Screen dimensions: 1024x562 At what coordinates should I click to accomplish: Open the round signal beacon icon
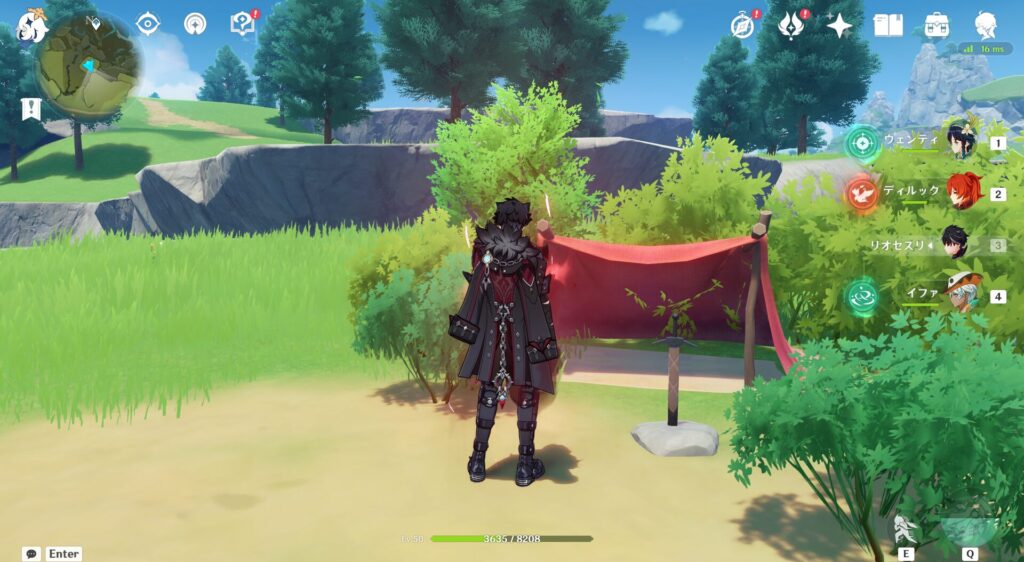pos(195,24)
